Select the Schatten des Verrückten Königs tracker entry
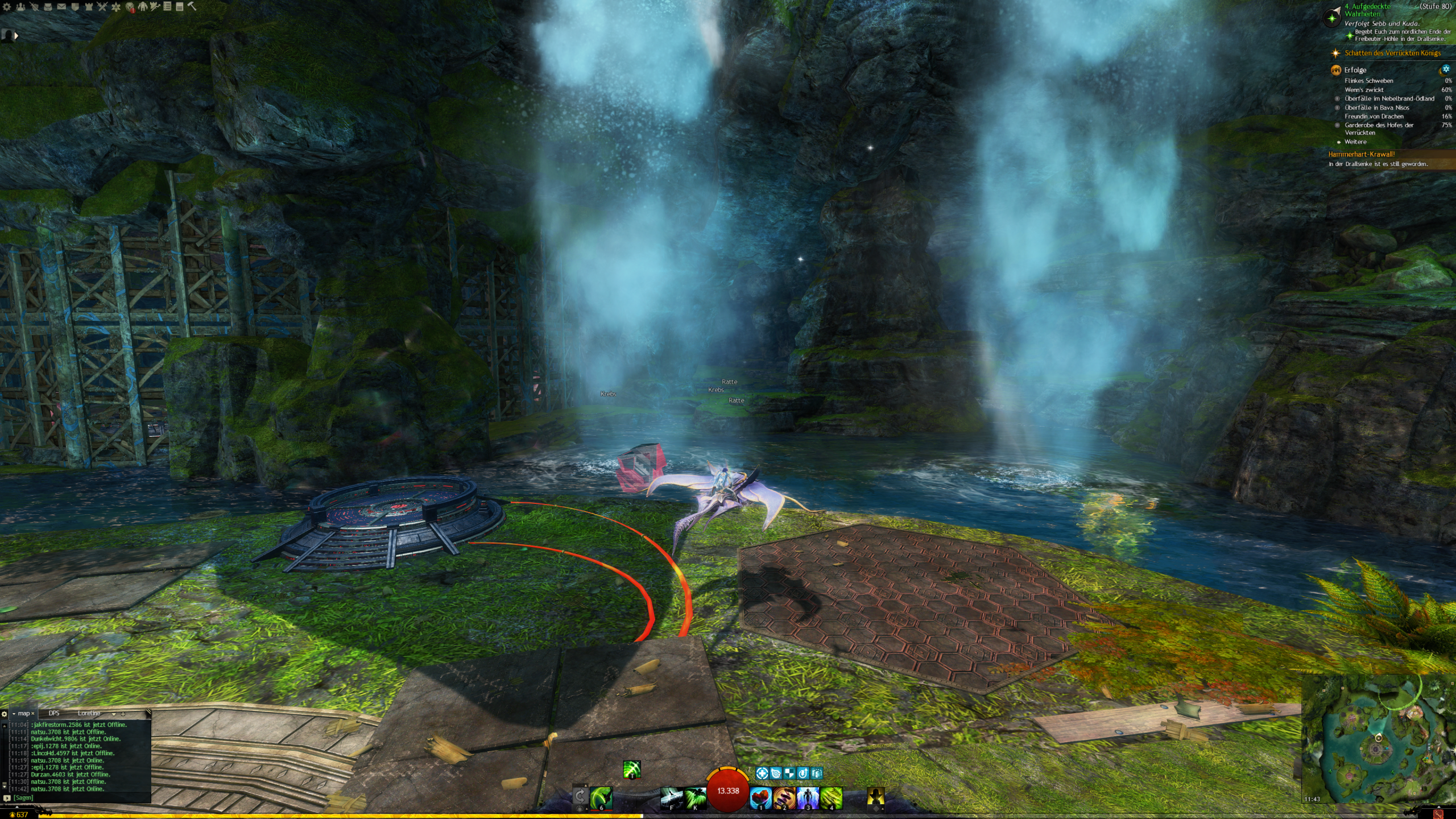 [1392, 53]
